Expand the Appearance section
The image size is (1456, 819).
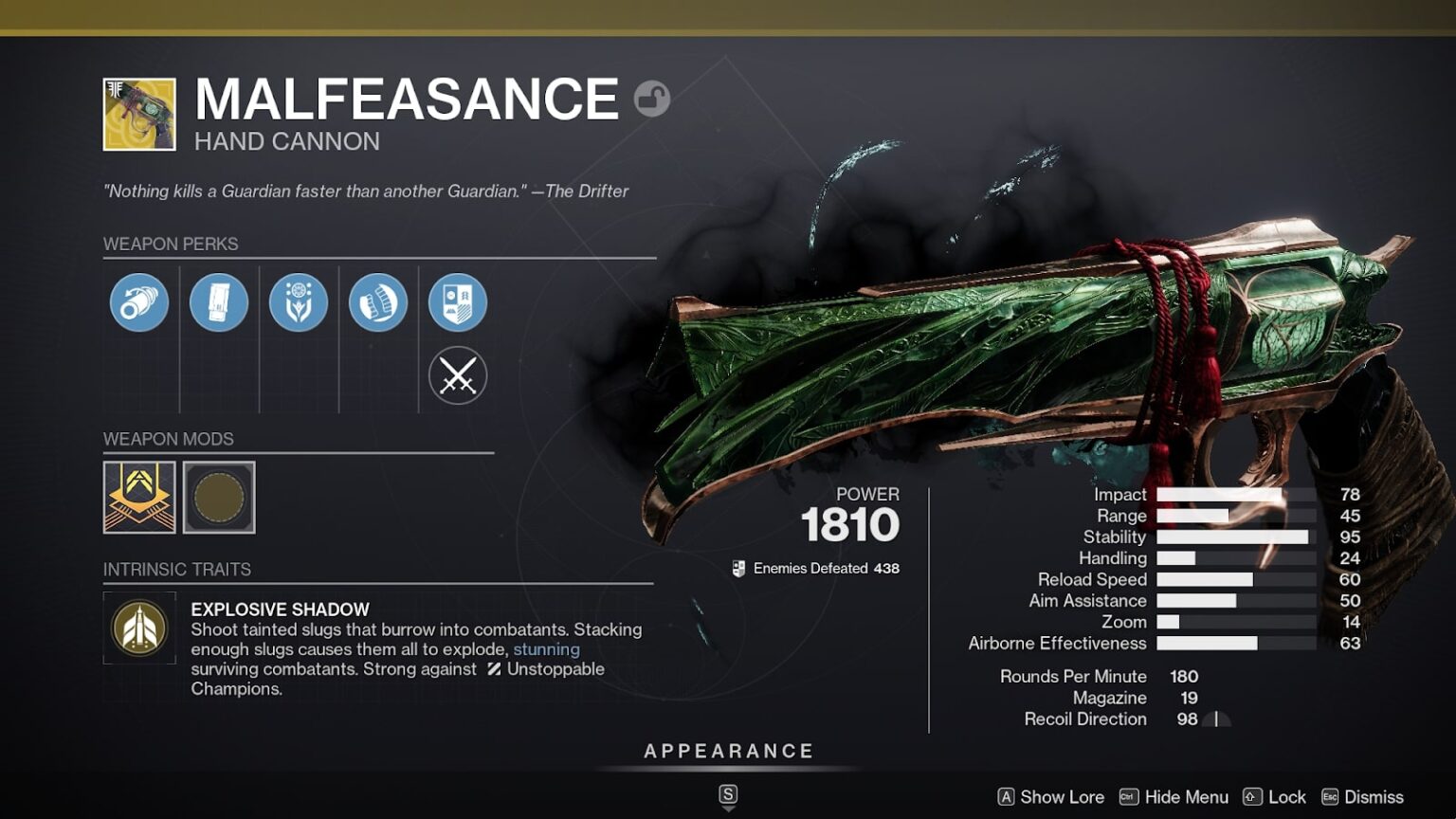pos(728,750)
